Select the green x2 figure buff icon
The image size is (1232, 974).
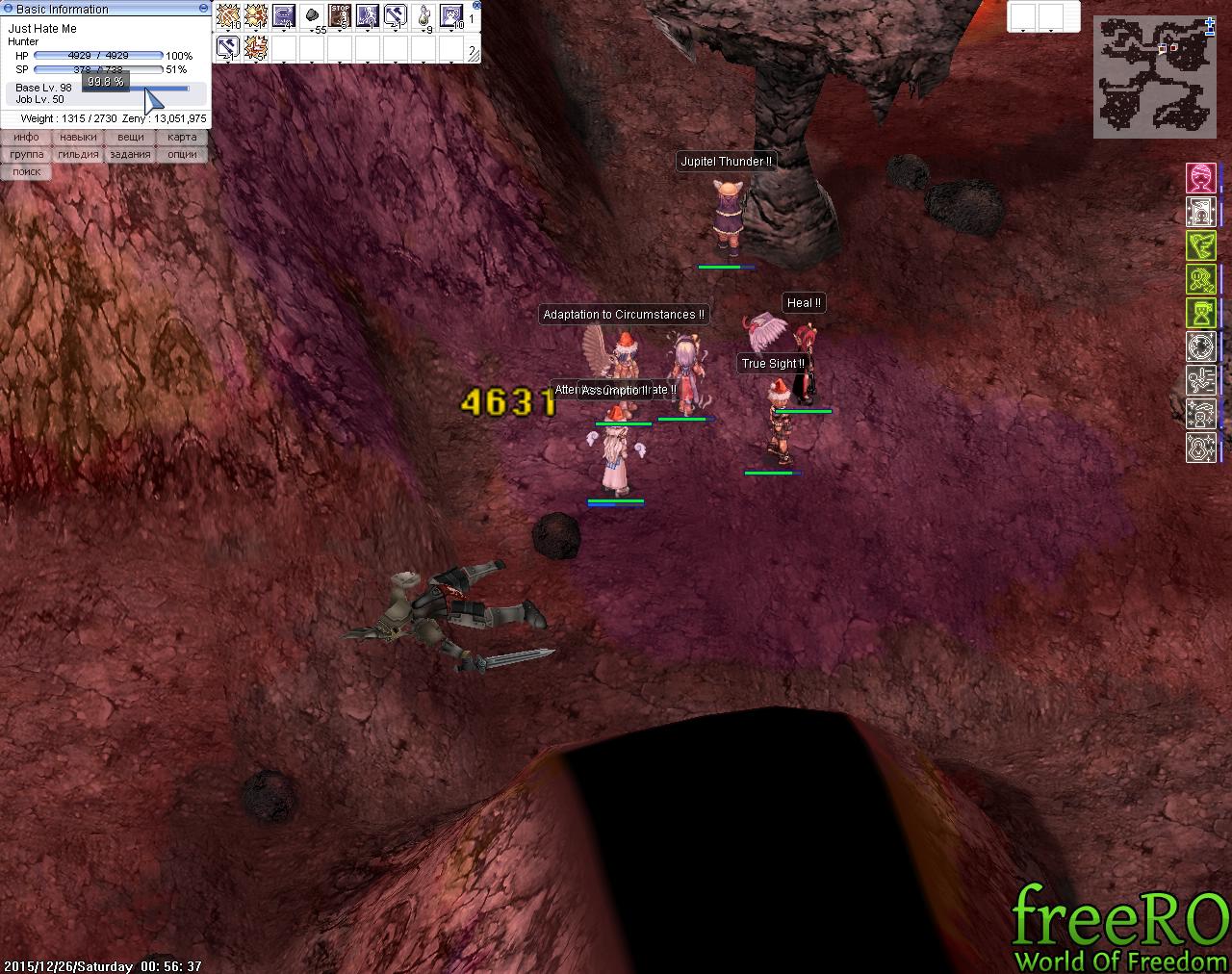point(1200,280)
